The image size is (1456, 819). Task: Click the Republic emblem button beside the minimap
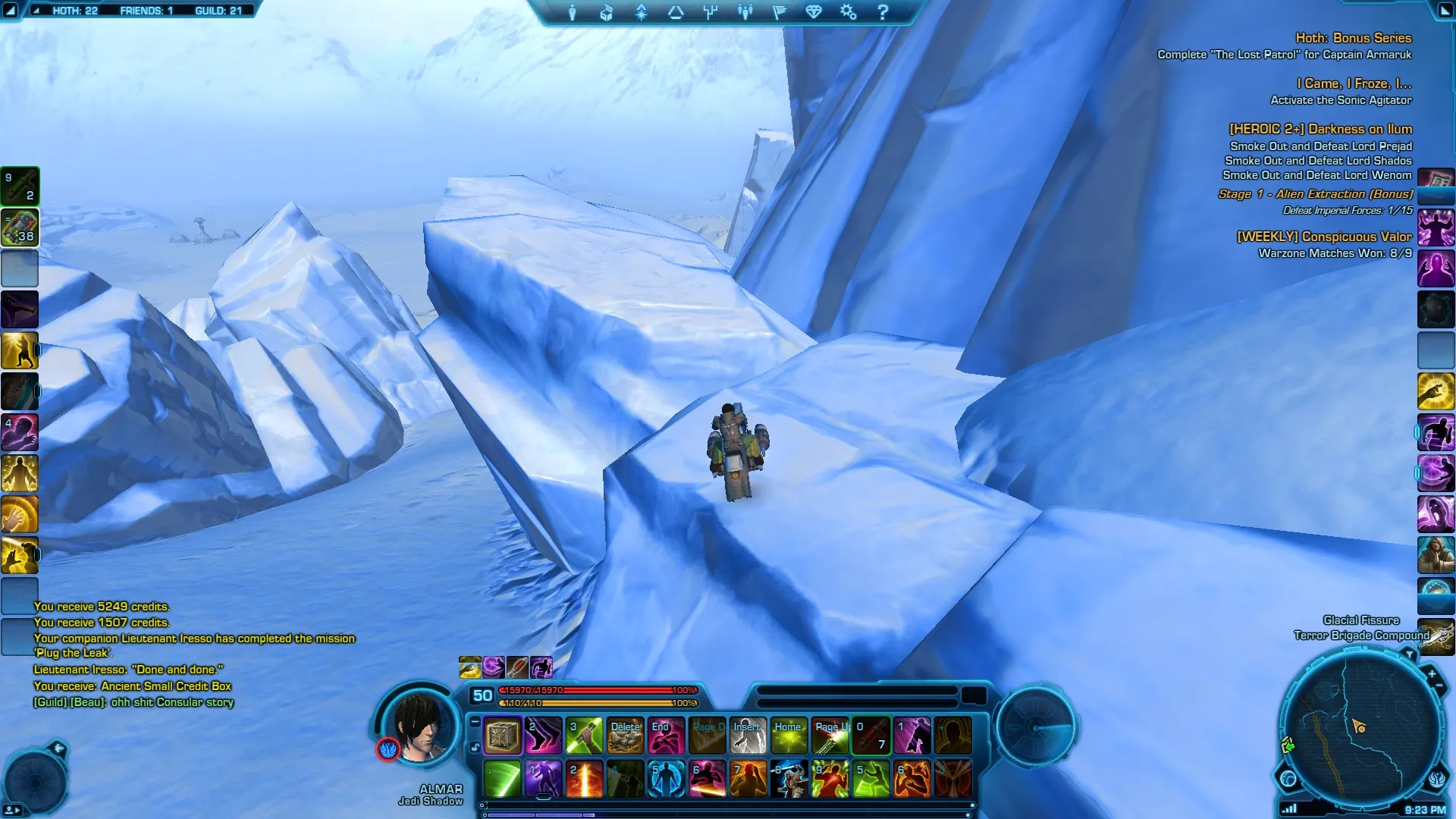pyautogui.click(x=1437, y=779)
